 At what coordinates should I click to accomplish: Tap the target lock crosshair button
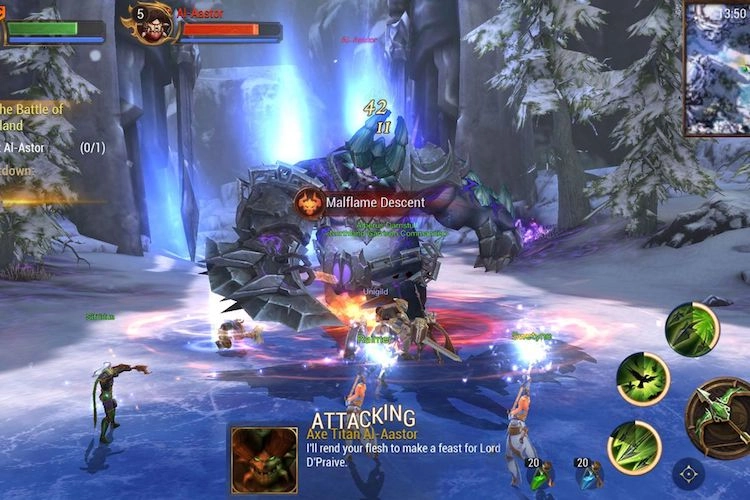tap(689, 473)
